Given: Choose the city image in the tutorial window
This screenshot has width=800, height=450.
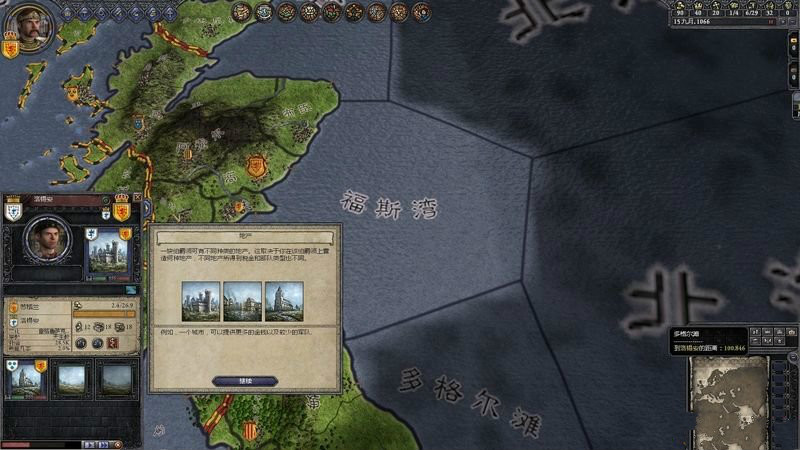Looking at the screenshot, I should click(x=243, y=301).
